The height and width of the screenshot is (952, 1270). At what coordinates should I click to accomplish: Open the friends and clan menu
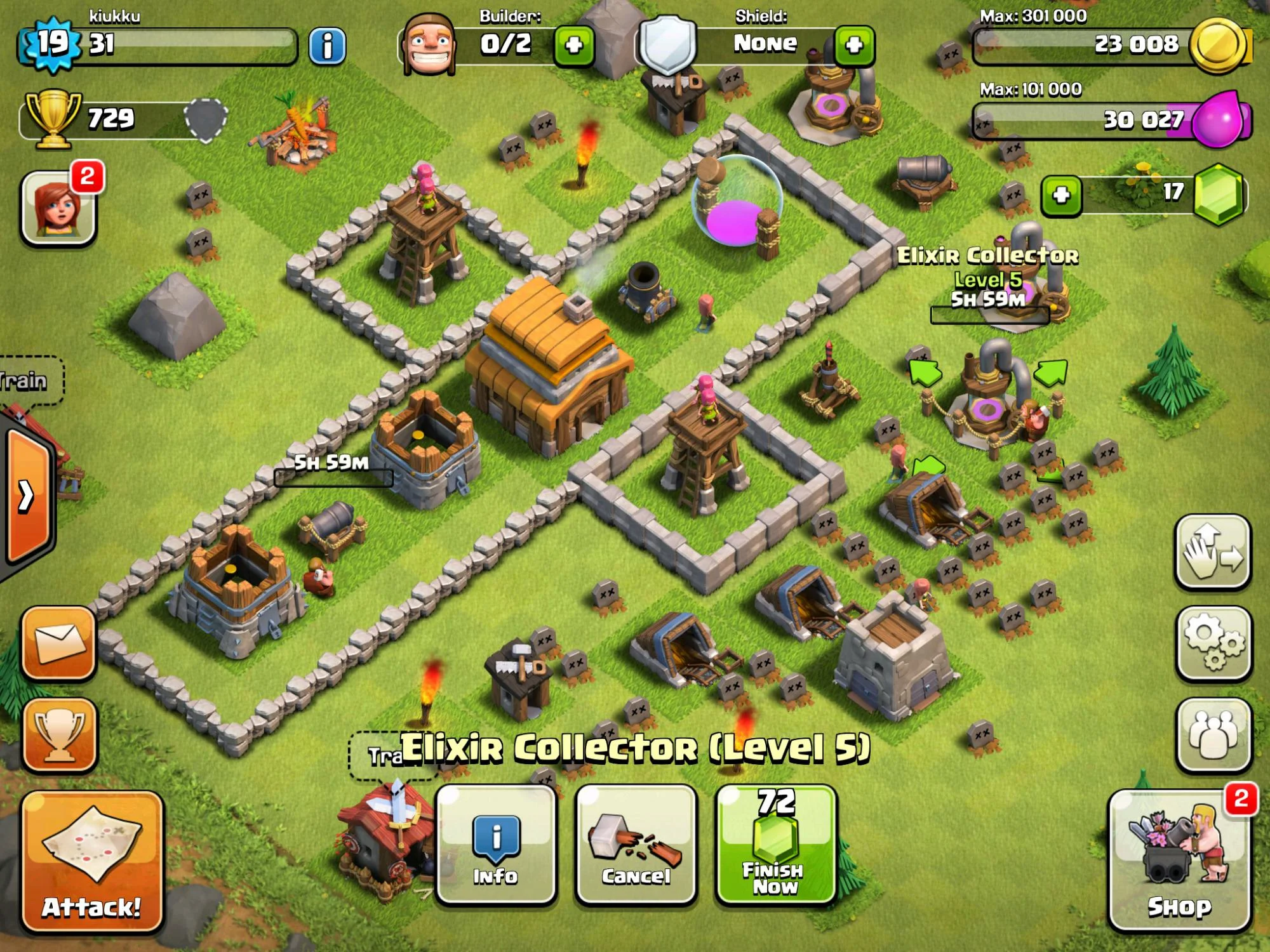[1213, 734]
